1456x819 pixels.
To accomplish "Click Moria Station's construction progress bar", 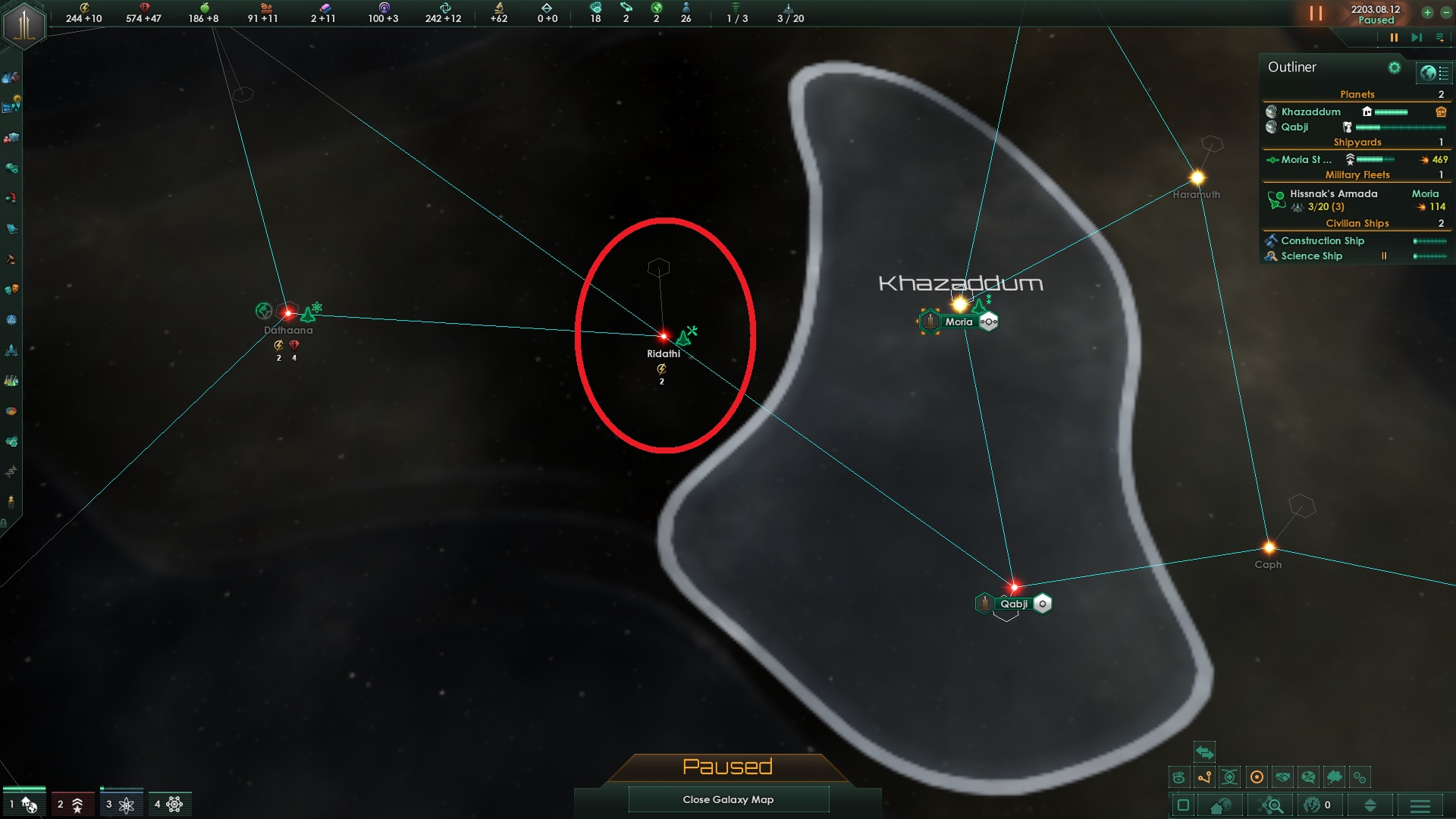I will (1374, 159).
